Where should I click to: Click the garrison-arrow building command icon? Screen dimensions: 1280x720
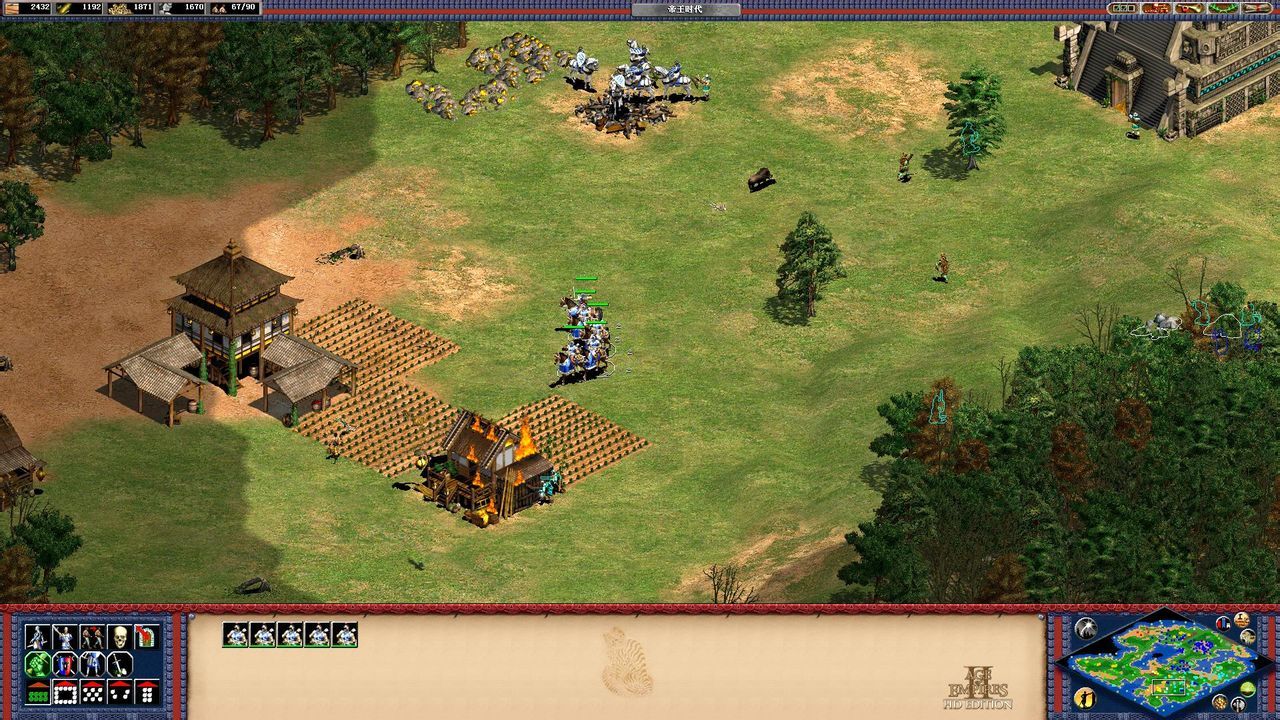pos(146,637)
